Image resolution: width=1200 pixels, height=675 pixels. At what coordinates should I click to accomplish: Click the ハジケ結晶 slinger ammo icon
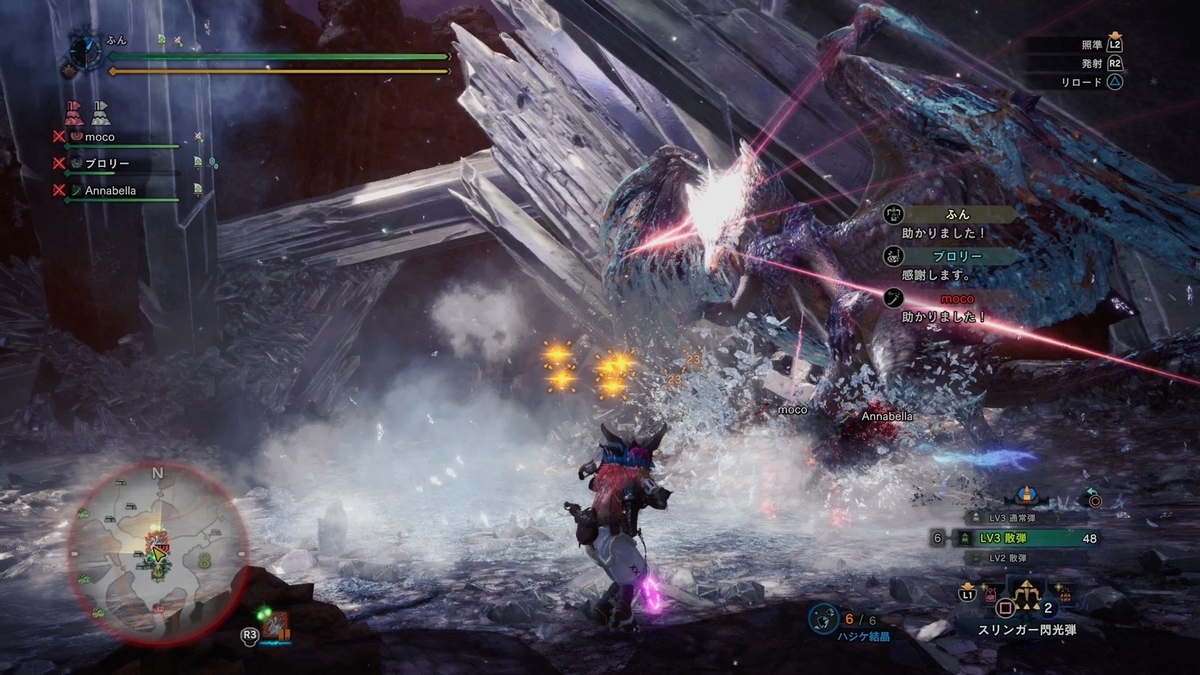pos(824,620)
